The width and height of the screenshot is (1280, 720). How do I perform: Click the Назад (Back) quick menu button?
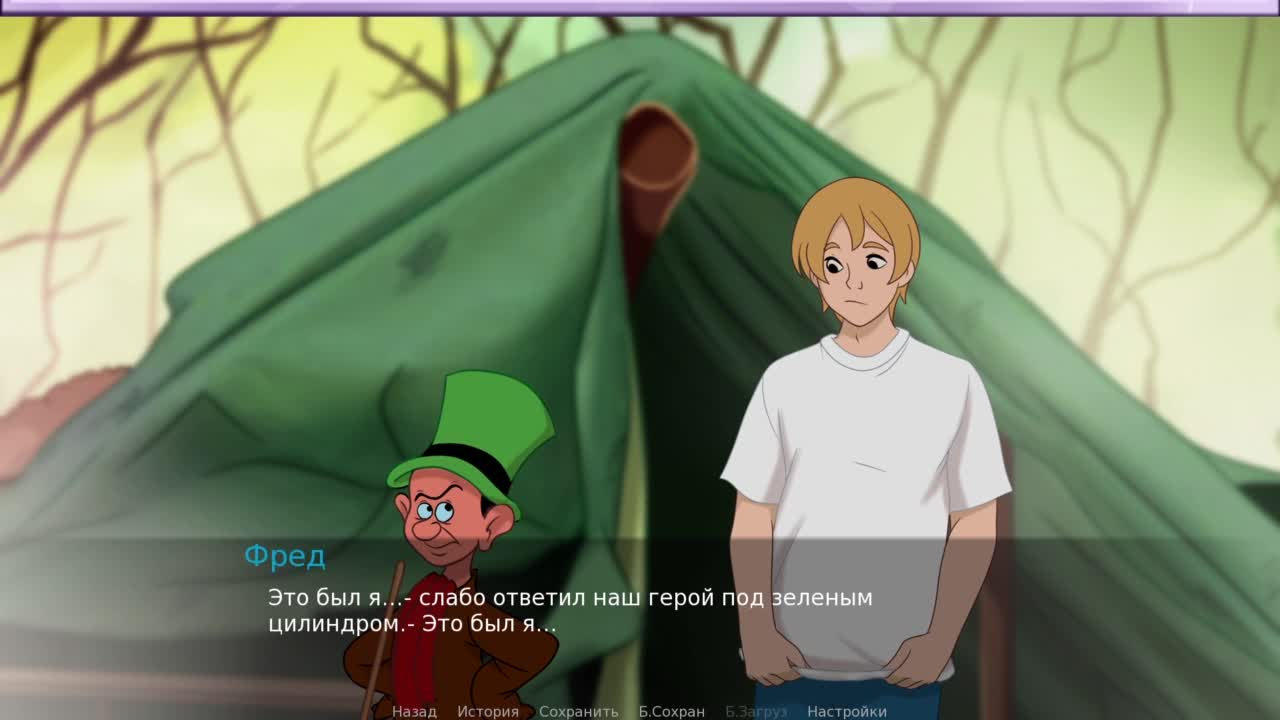point(414,712)
